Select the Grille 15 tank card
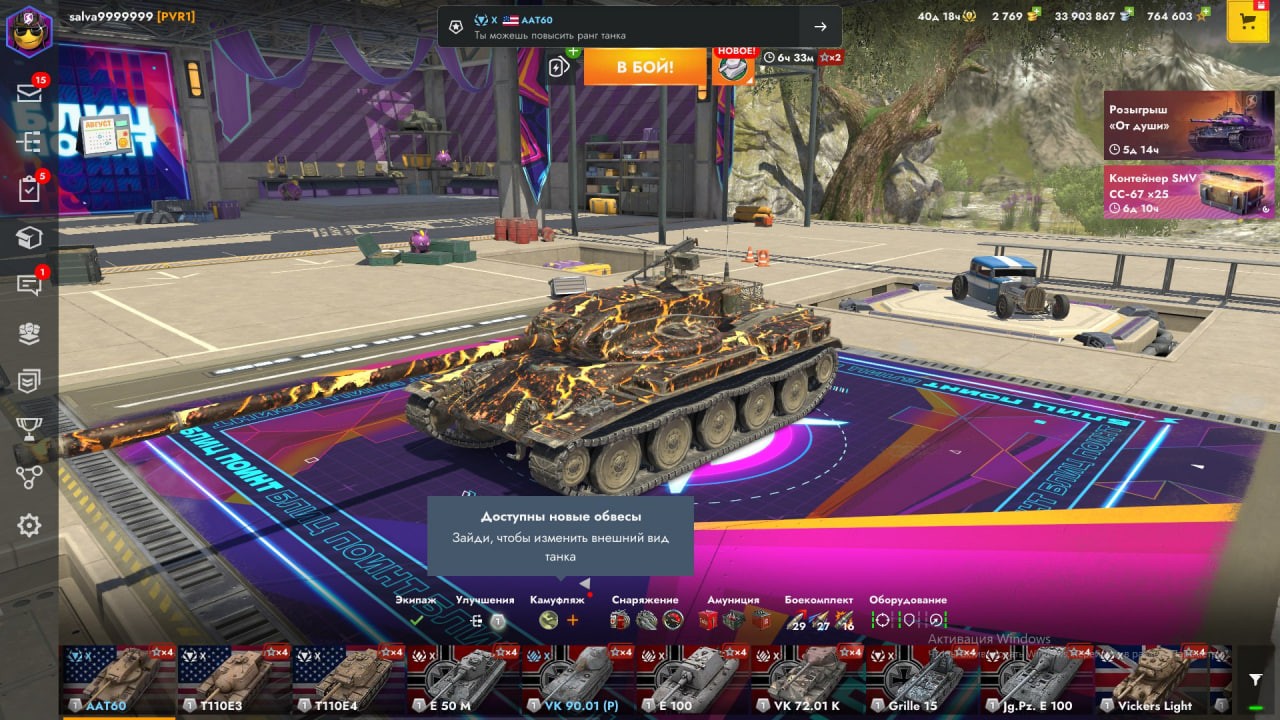Image resolution: width=1280 pixels, height=720 pixels. pos(921,680)
